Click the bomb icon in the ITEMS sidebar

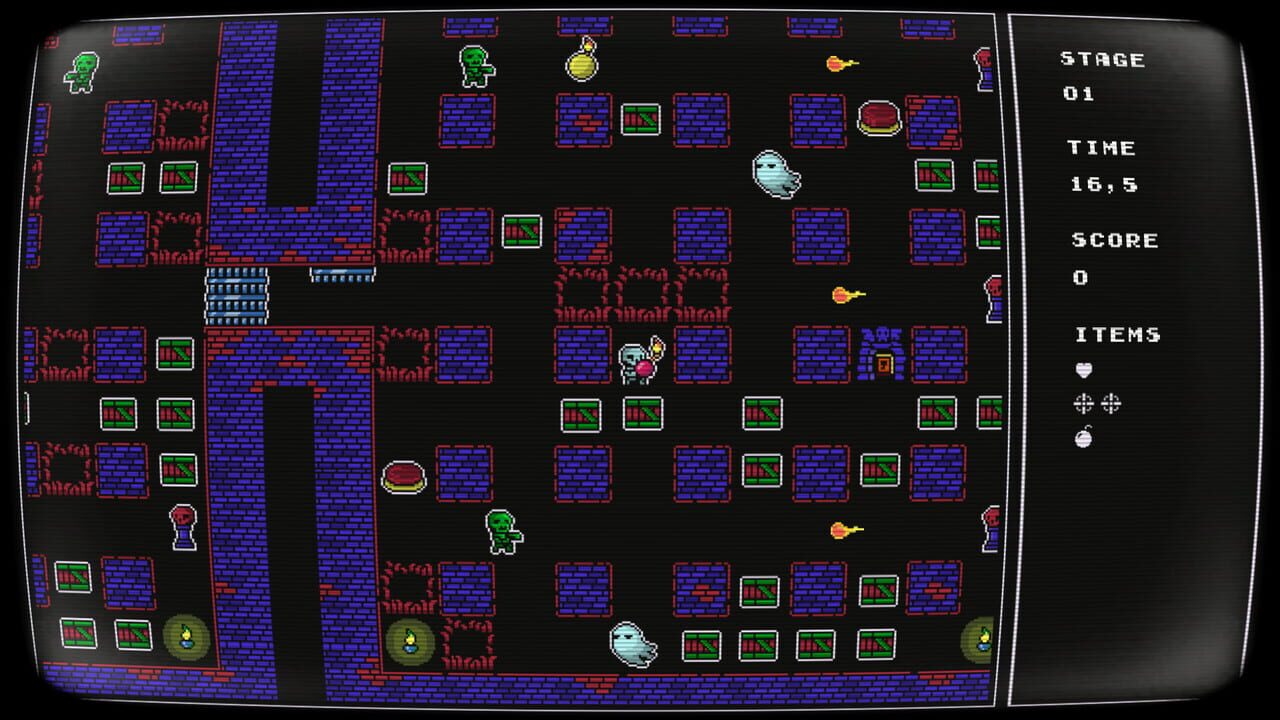1083,437
